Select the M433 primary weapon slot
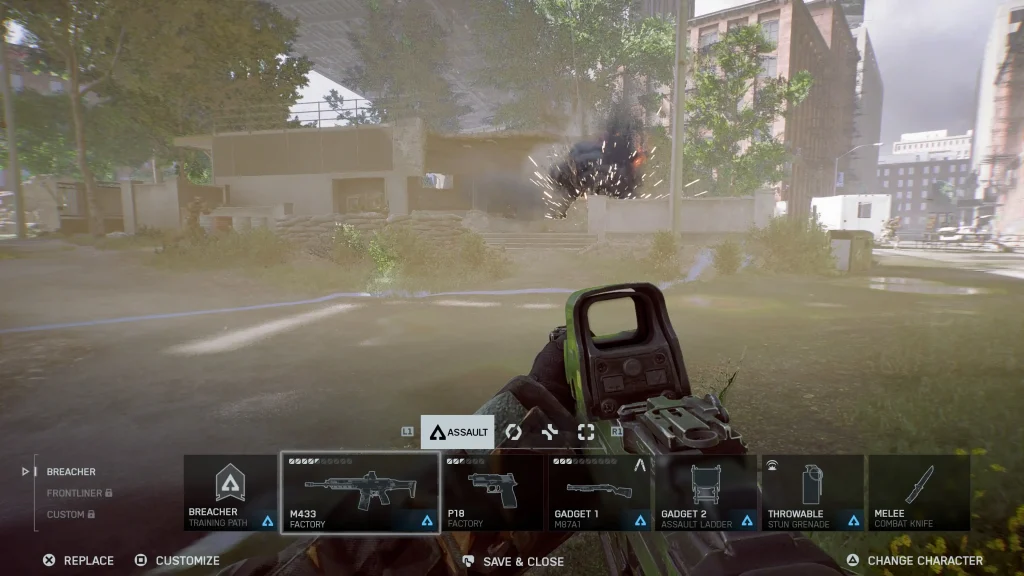The height and width of the screenshot is (576, 1024). [360, 493]
